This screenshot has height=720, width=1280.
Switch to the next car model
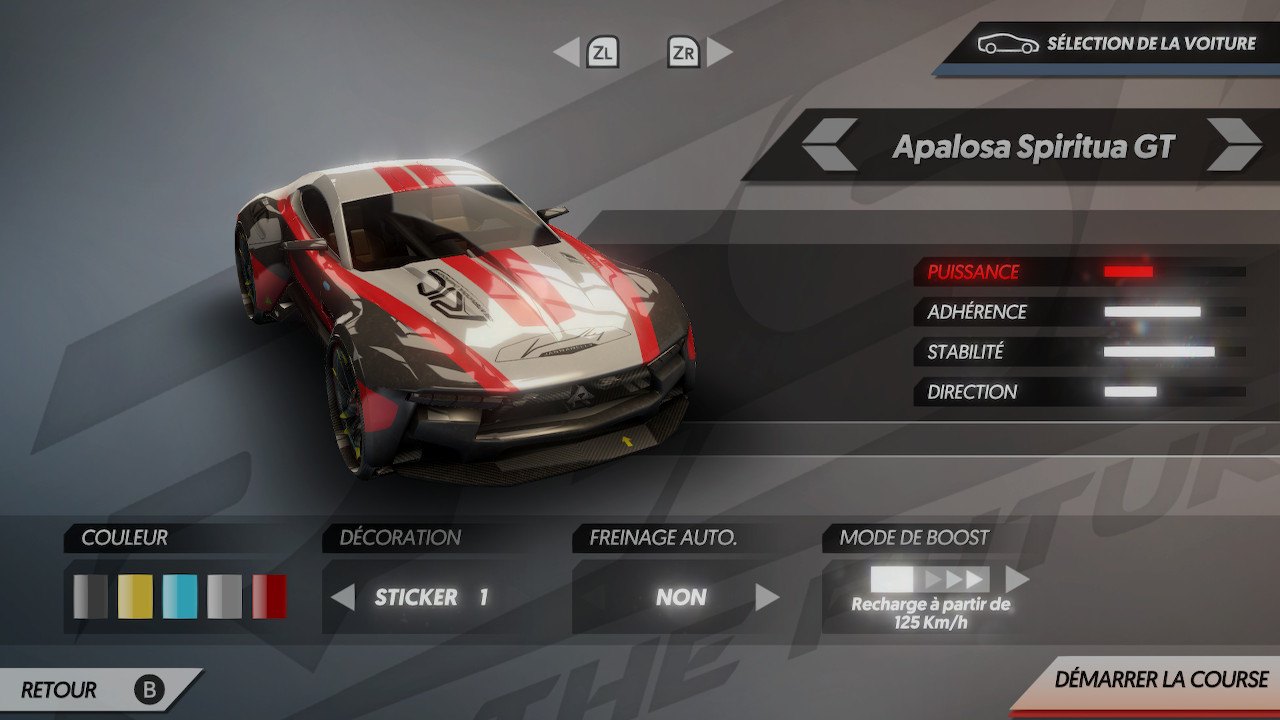coord(1232,145)
